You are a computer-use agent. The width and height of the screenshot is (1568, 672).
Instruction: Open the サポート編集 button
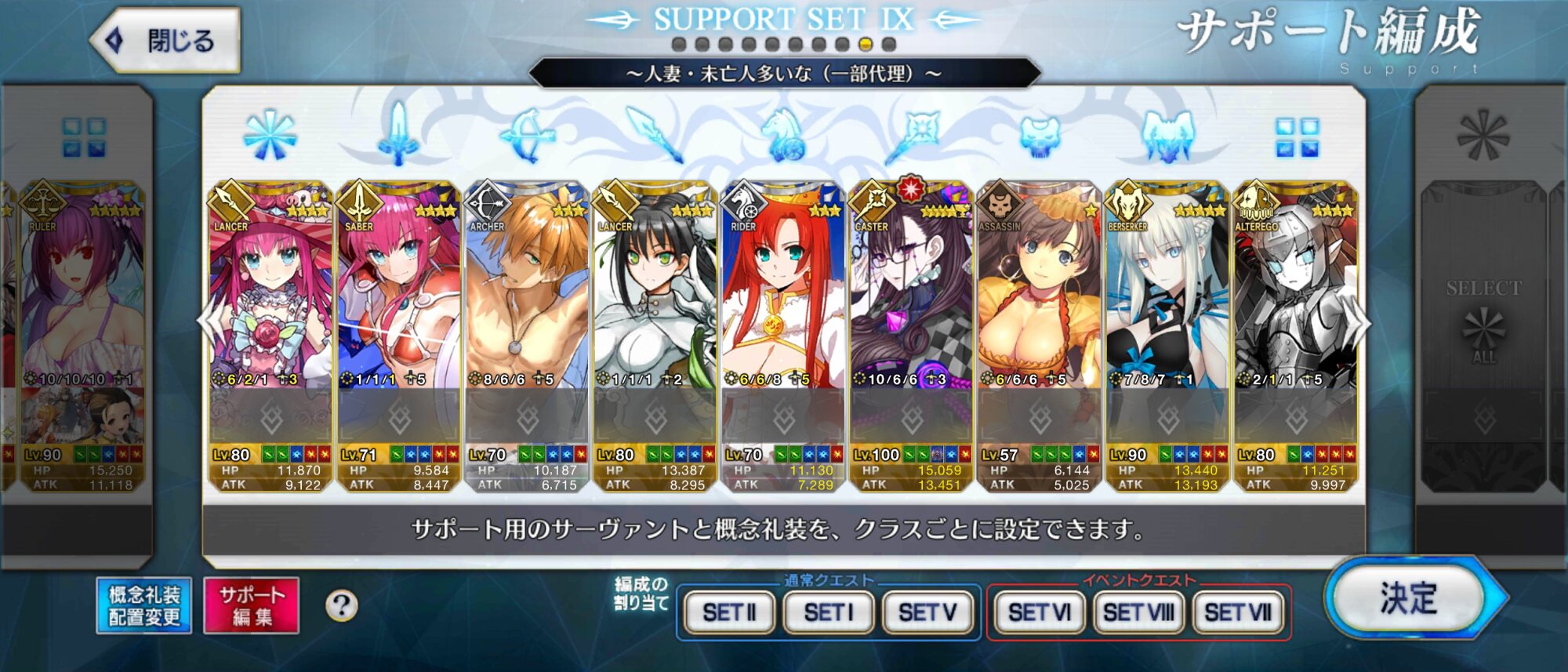click(252, 606)
